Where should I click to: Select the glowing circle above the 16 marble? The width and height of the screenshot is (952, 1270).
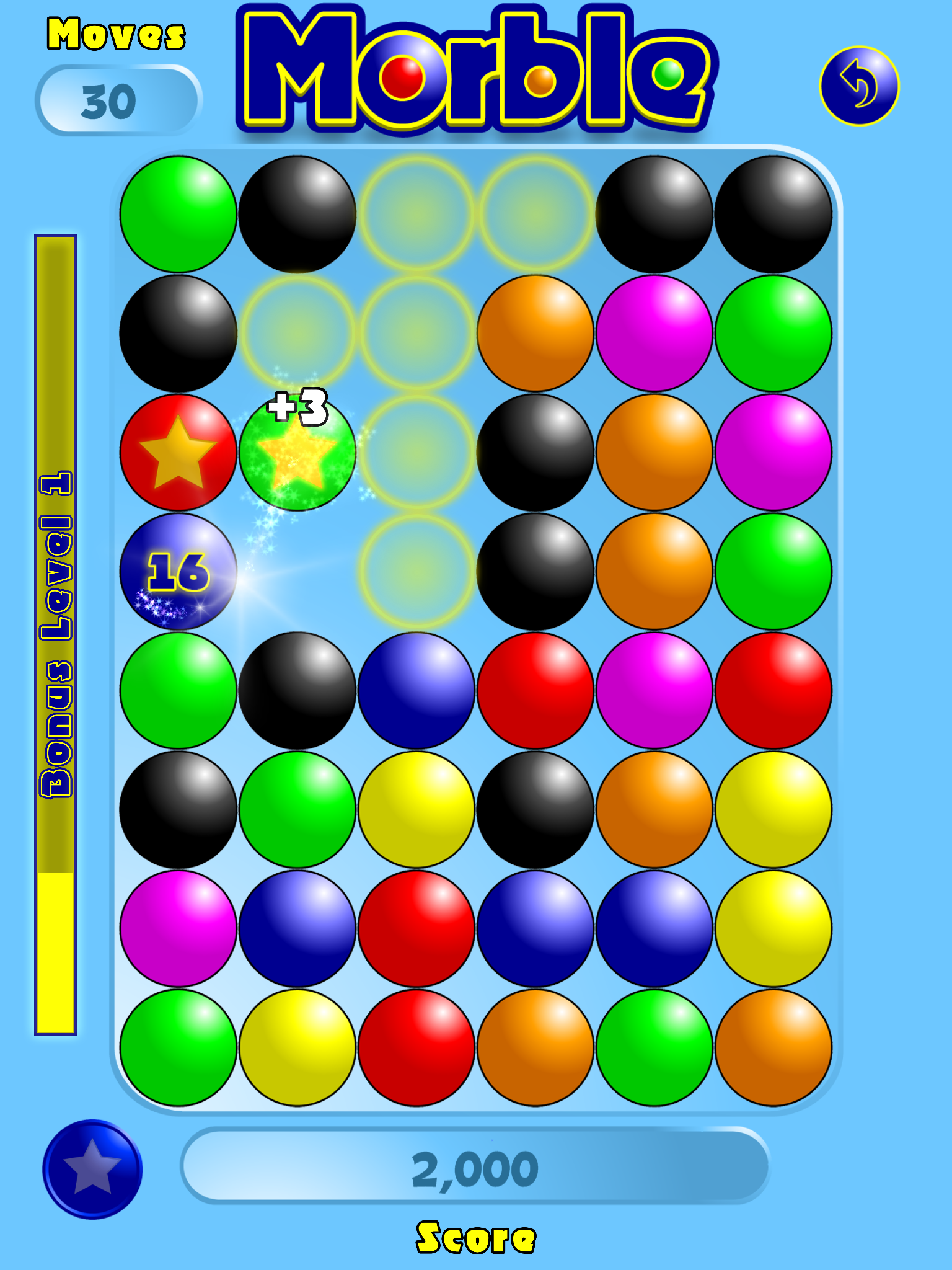[297, 332]
